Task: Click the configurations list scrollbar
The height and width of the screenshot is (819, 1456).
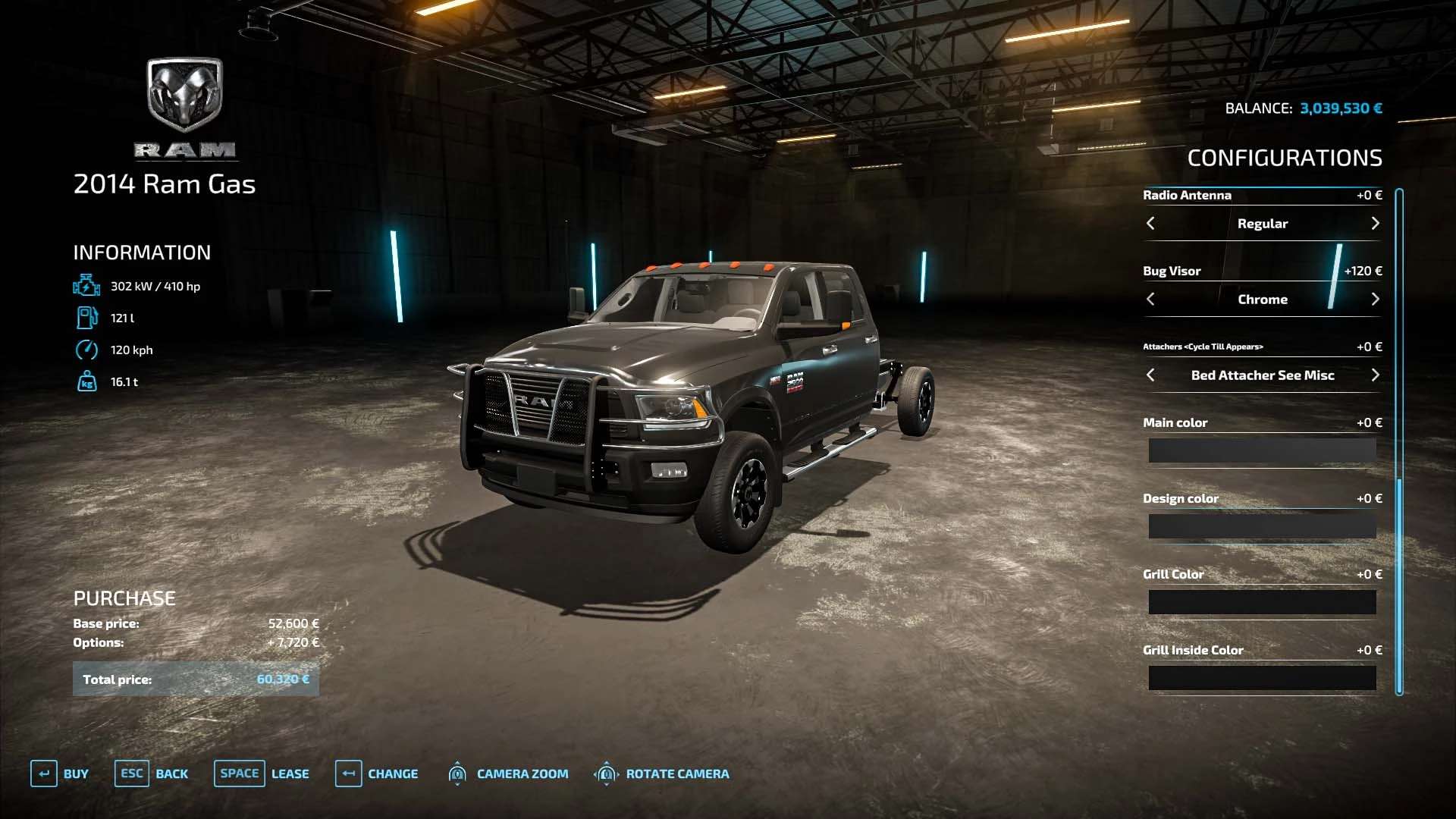Action: coord(1399,440)
